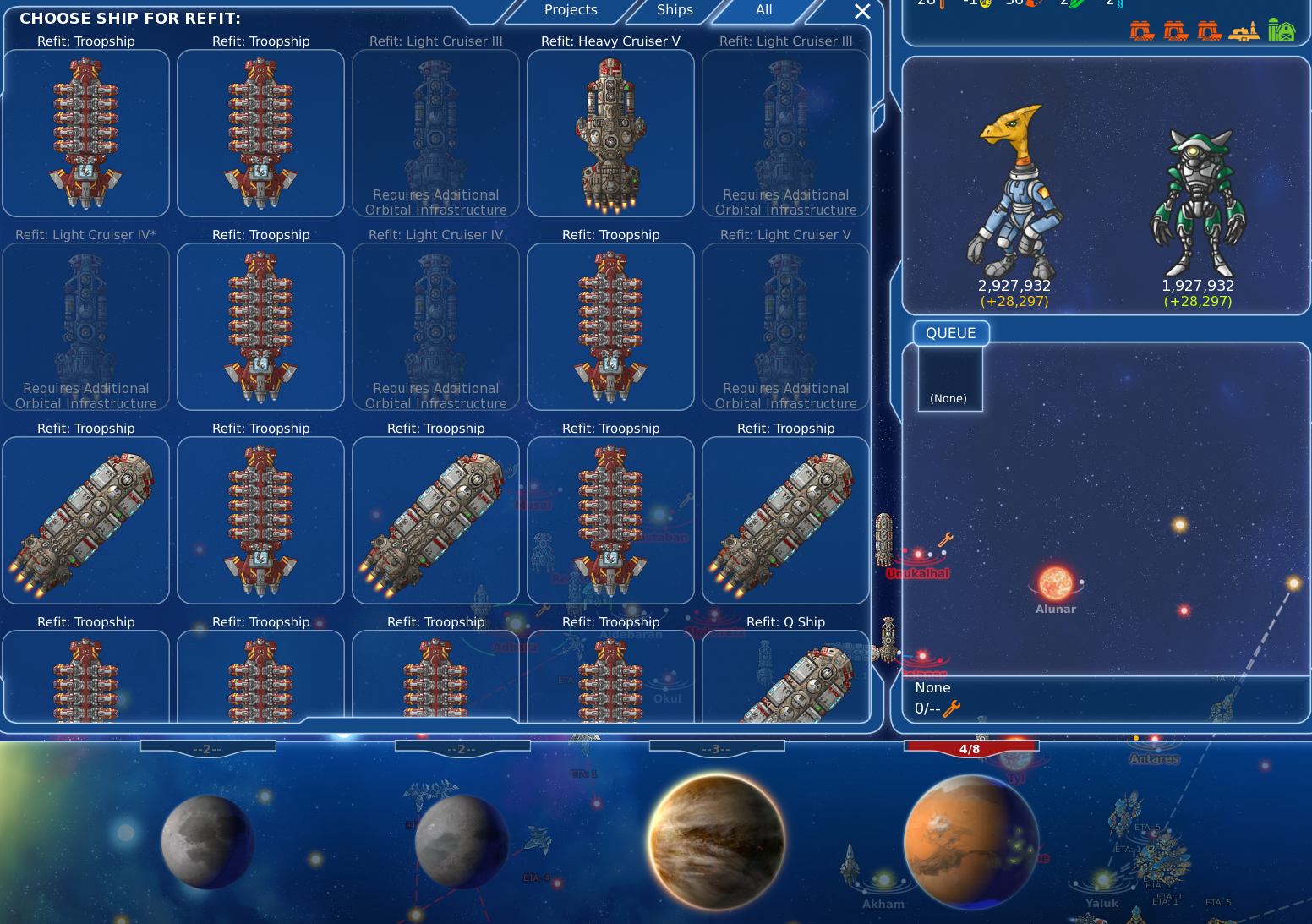The height and width of the screenshot is (924, 1312).
Task: Switch to the Projects tab
Action: [x=569, y=10]
